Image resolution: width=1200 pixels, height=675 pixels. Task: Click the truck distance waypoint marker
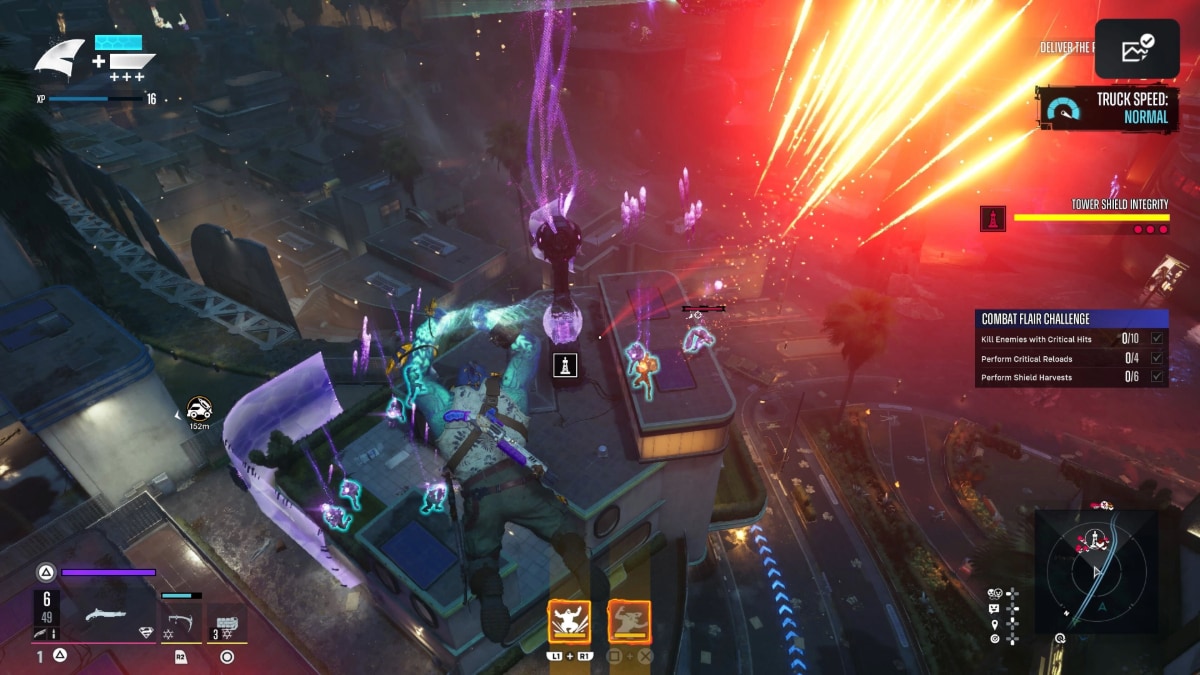[x=199, y=407]
